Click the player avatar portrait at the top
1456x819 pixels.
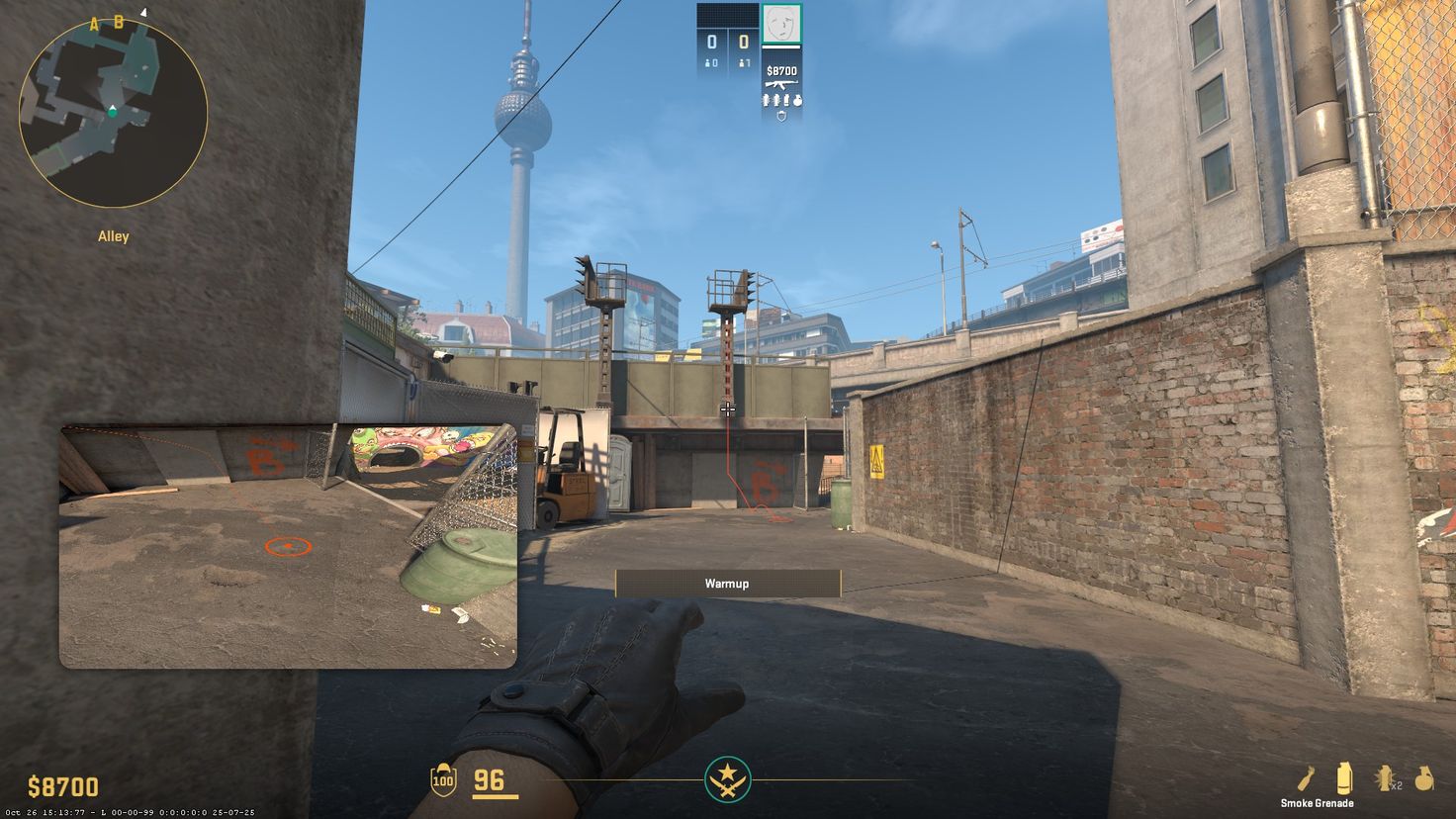(x=781, y=24)
